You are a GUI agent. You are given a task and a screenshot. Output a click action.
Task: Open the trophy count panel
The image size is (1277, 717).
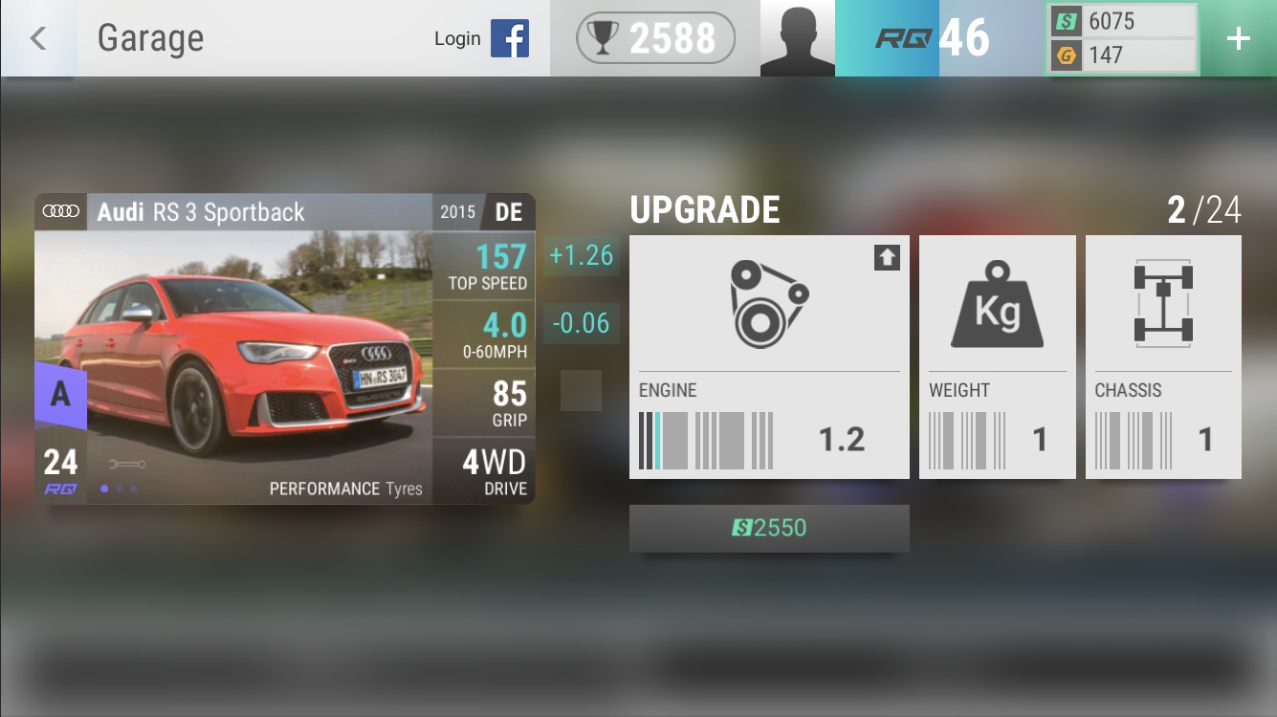click(x=655, y=39)
